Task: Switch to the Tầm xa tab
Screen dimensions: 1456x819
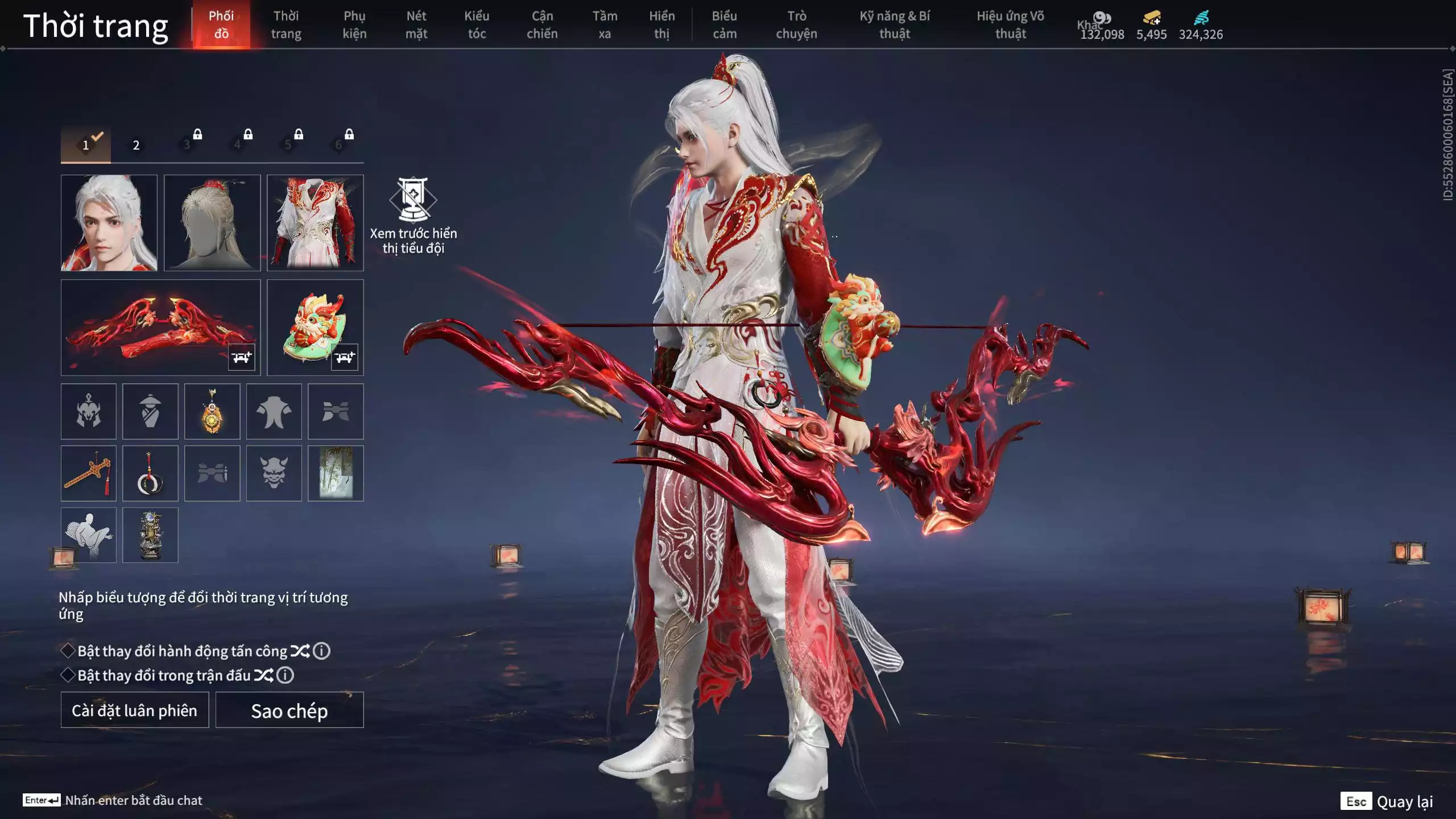Action: tap(605, 25)
